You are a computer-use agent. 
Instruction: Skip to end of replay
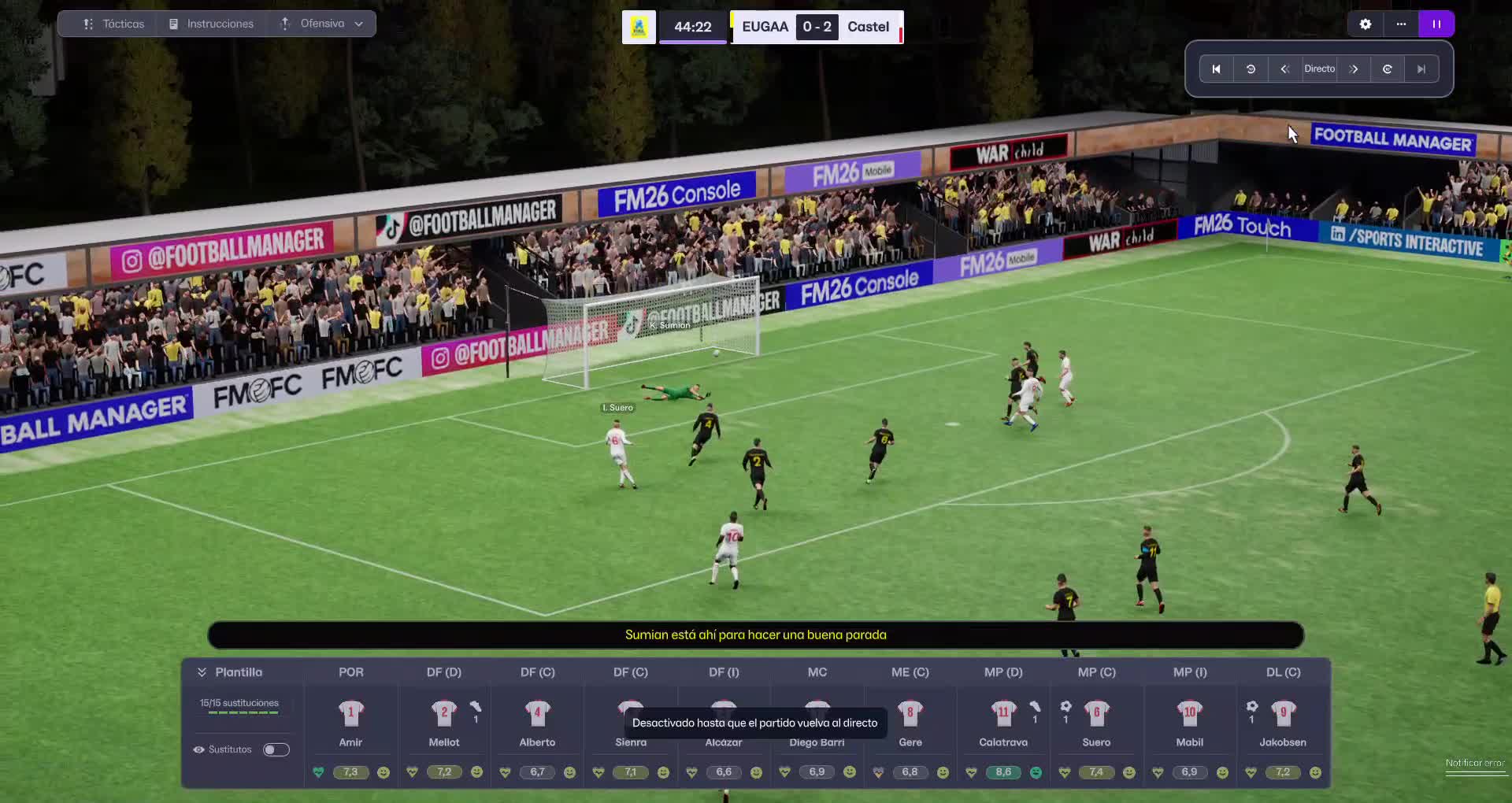click(1421, 69)
